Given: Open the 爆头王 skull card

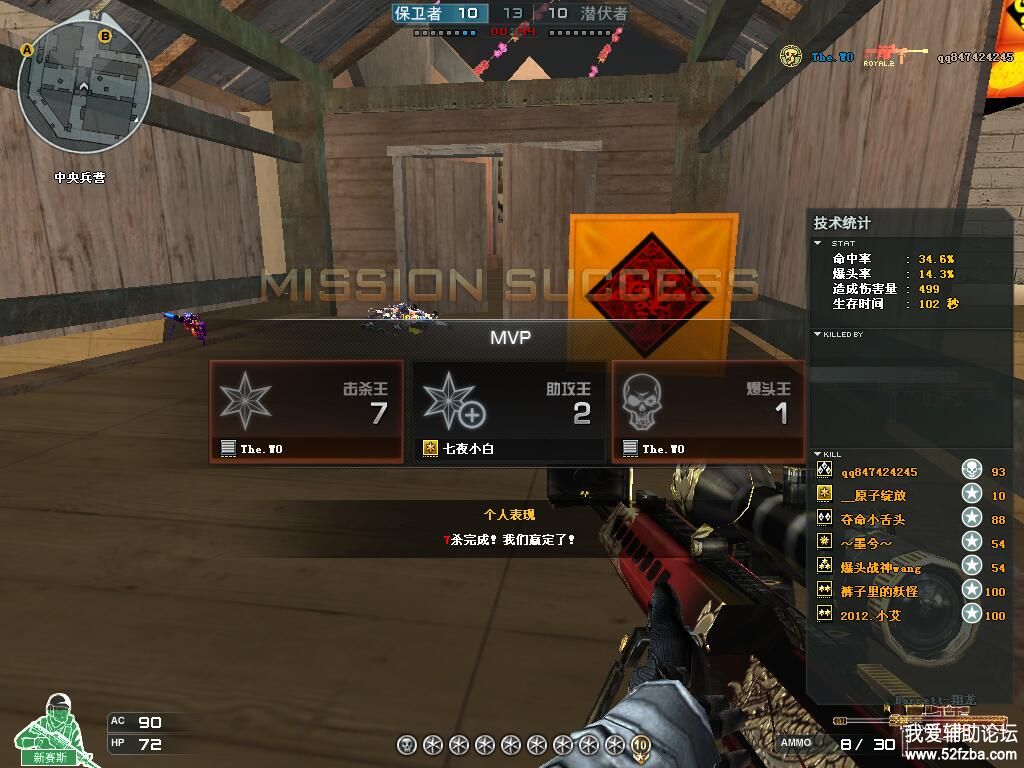Looking at the screenshot, I should (708, 411).
